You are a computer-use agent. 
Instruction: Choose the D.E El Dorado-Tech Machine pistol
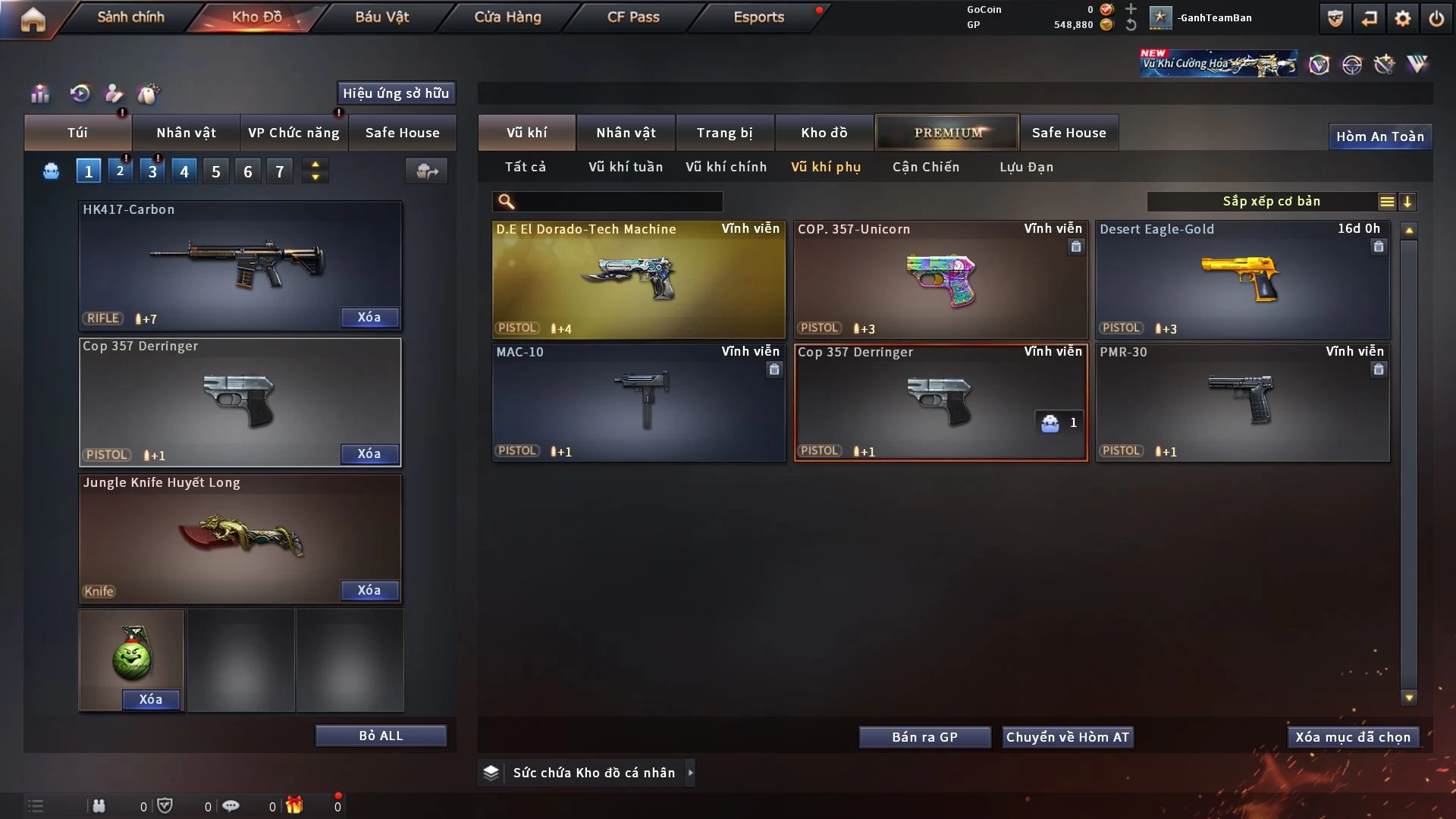pyautogui.click(x=638, y=279)
